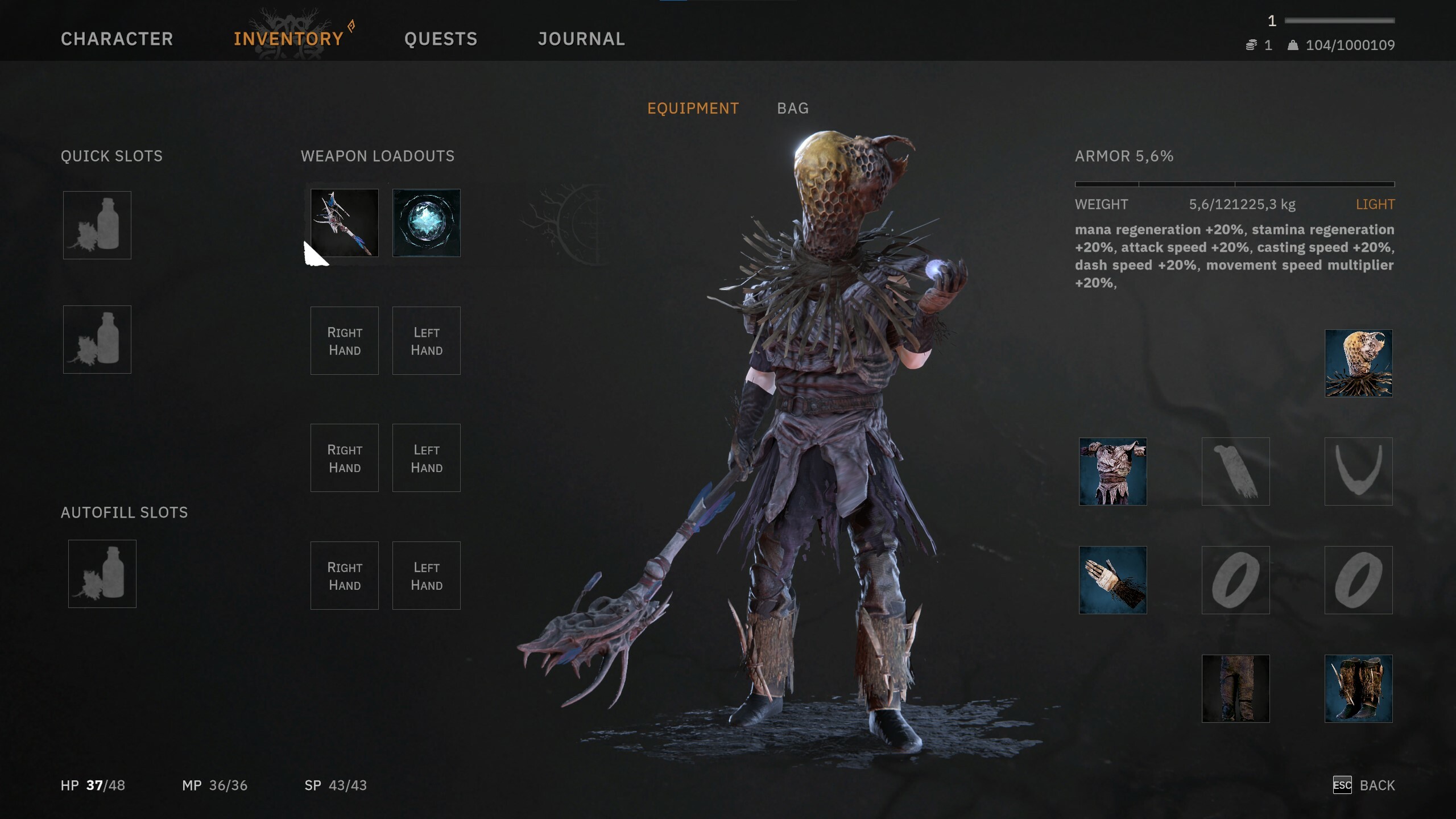Choose the equipped gloves slot

[x=1112, y=580]
